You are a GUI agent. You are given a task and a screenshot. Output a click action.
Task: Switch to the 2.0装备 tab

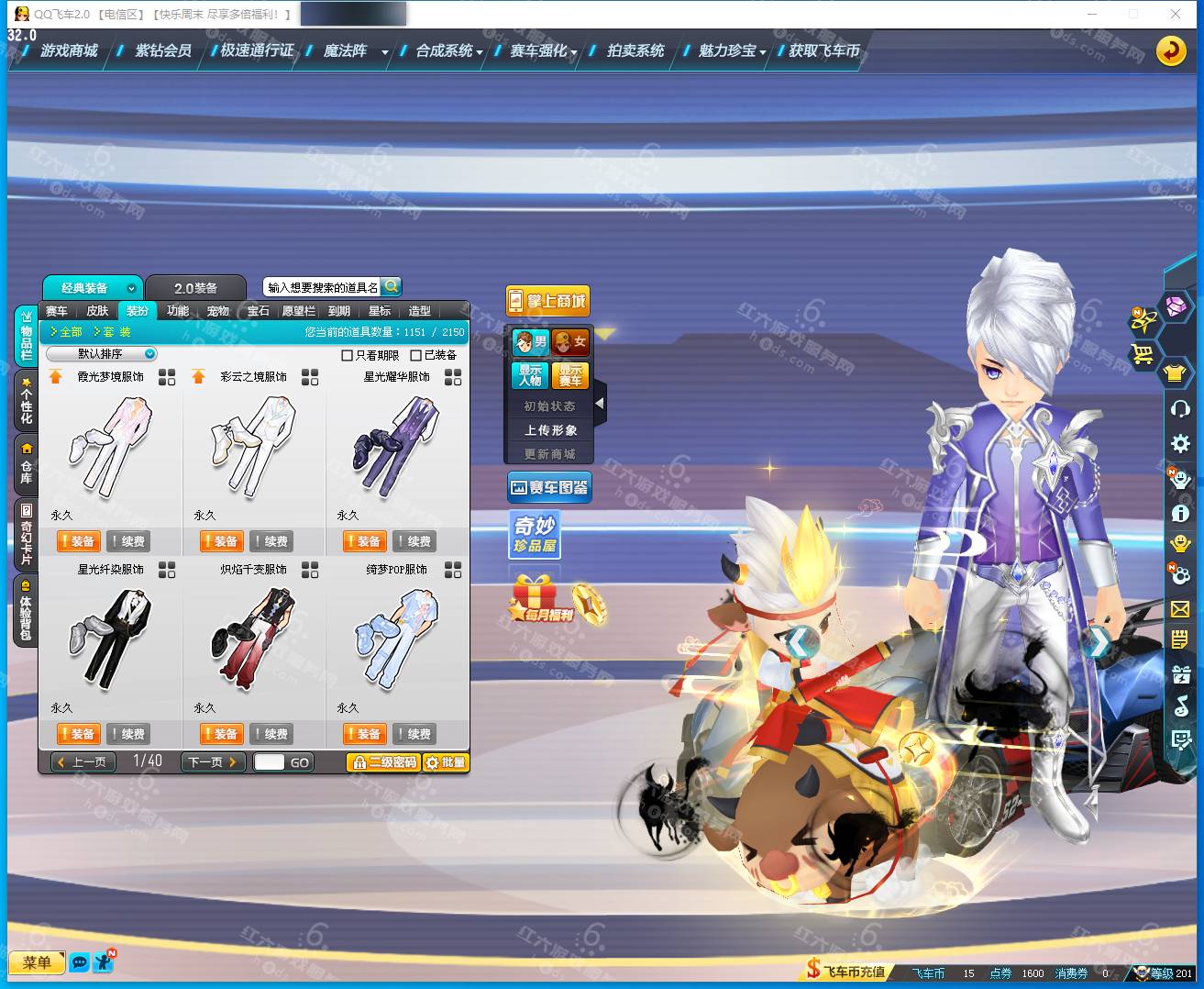195,288
